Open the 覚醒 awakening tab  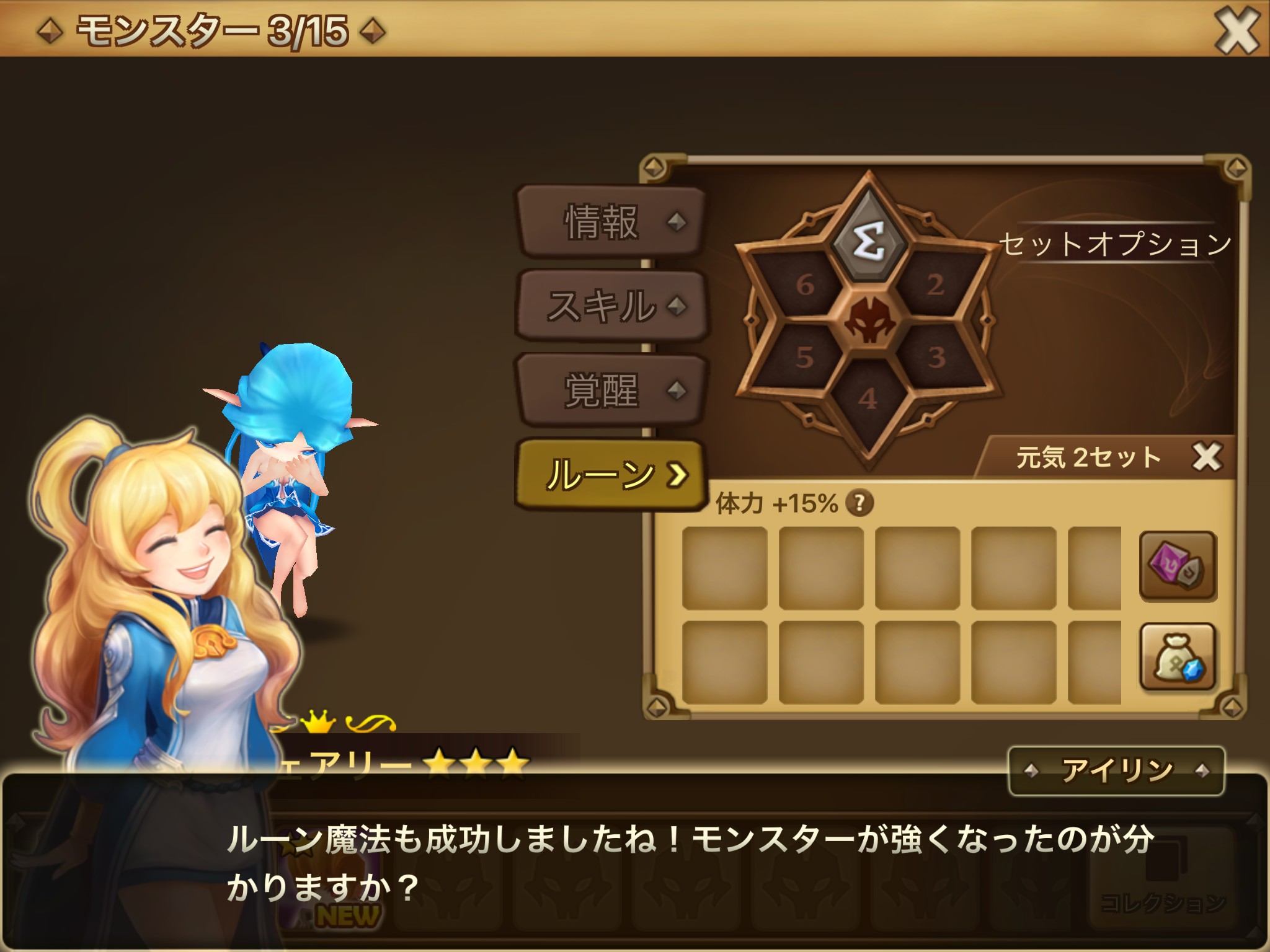[x=611, y=390]
